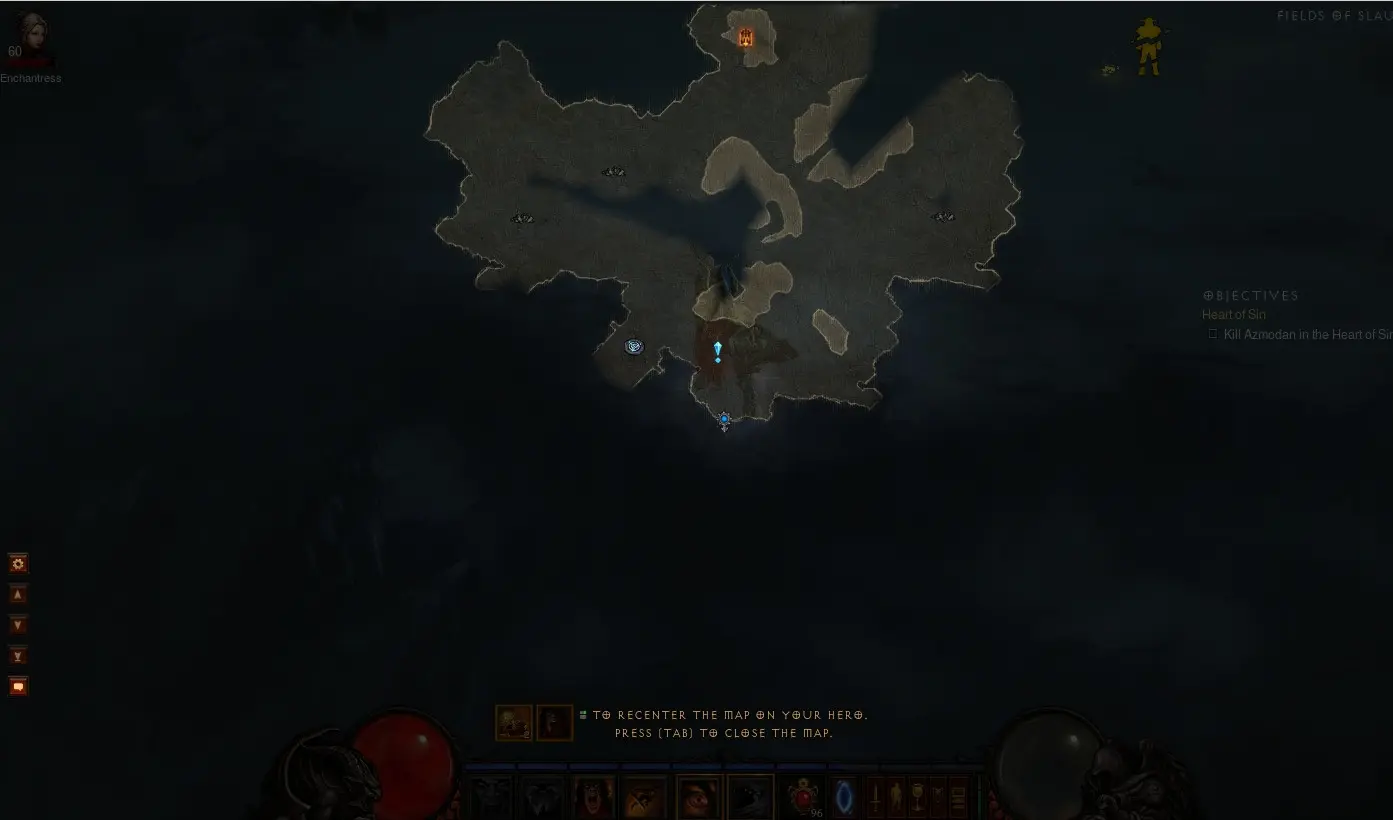Open the gear-shaped chat options button
The width and height of the screenshot is (1393, 820).
click(18, 564)
